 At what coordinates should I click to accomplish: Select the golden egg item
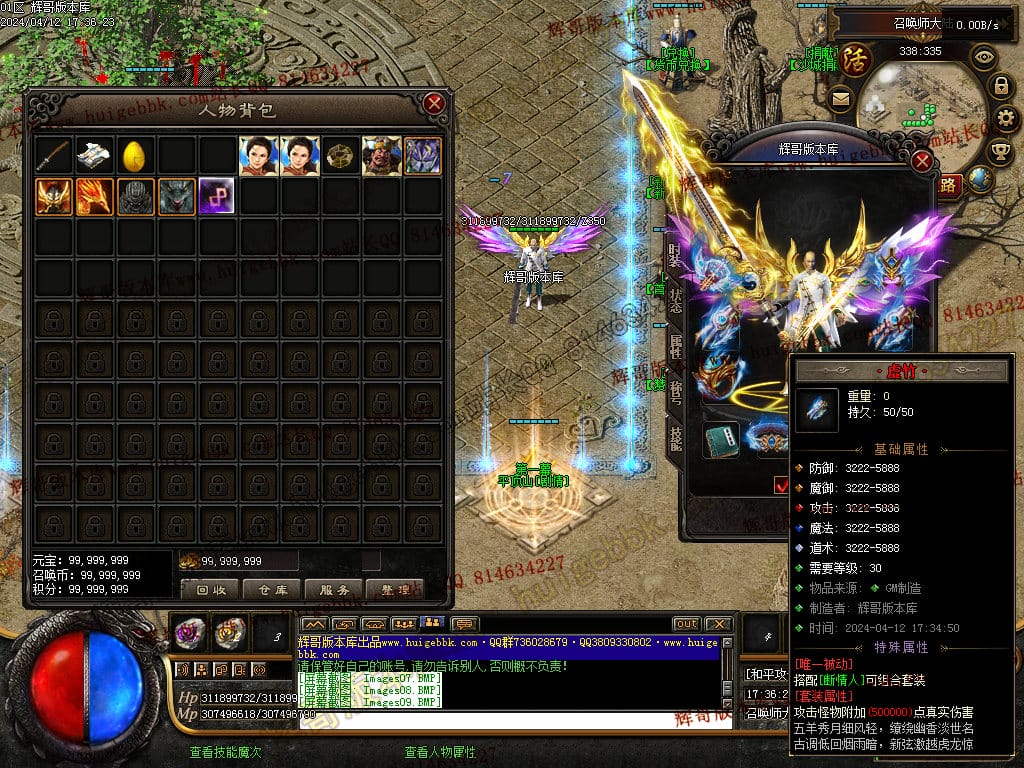pos(135,156)
